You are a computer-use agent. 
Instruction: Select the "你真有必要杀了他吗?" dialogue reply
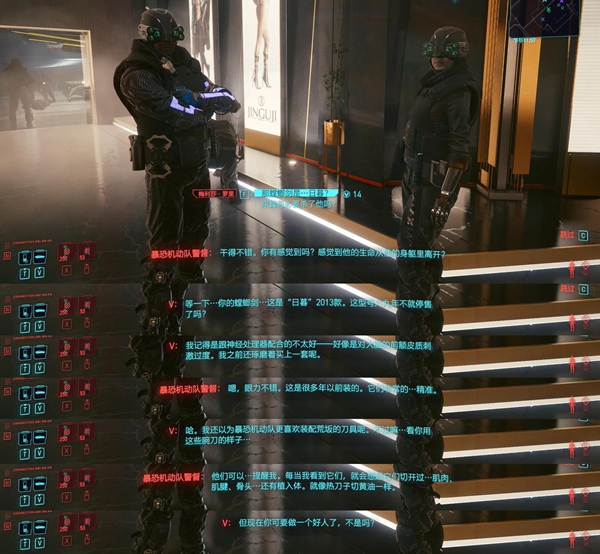point(298,203)
